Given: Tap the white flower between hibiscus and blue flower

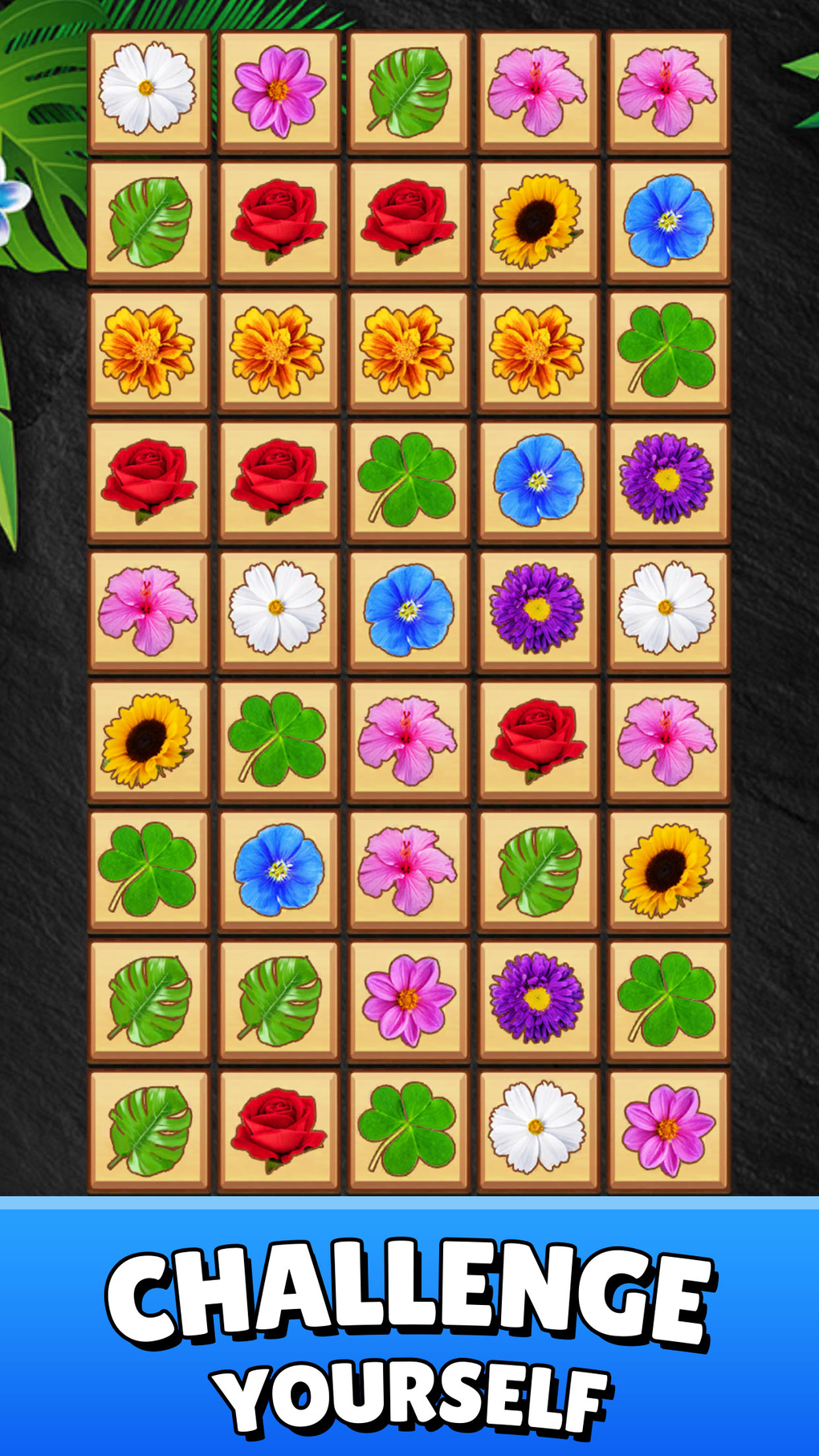Looking at the screenshot, I should pyautogui.click(x=278, y=610).
